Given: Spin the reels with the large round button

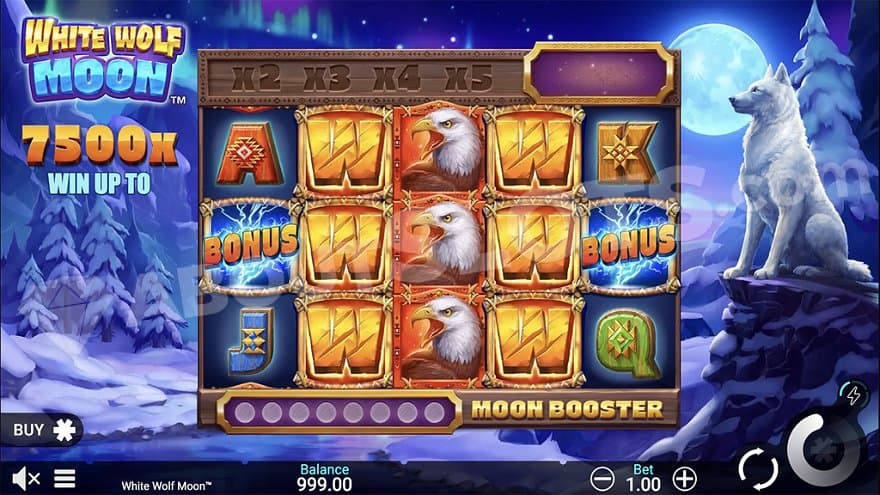Looking at the screenshot, I should point(825,448).
